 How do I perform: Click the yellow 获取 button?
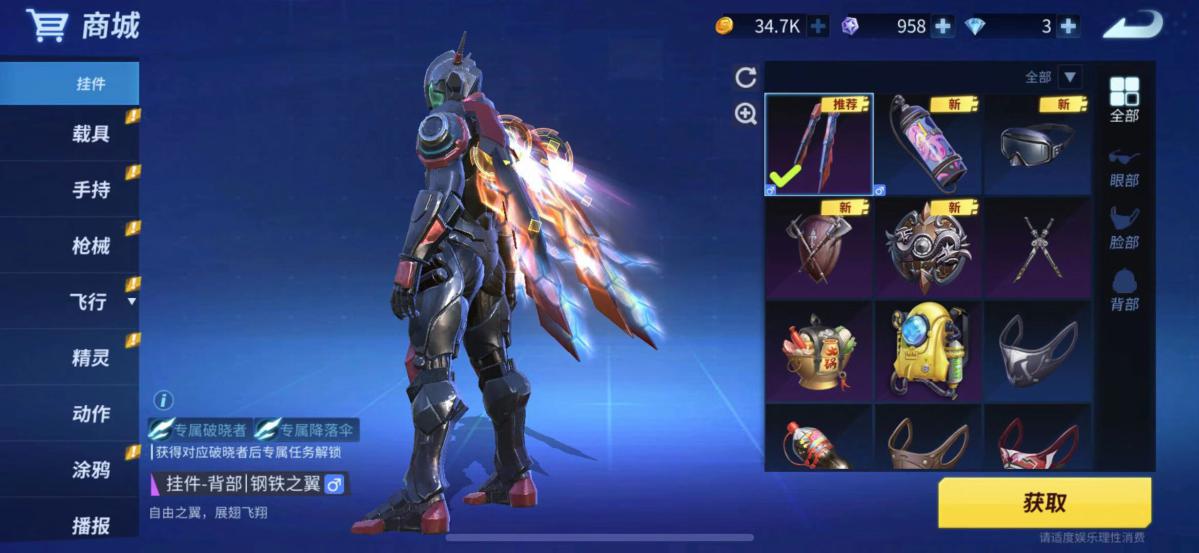tap(1044, 502)
